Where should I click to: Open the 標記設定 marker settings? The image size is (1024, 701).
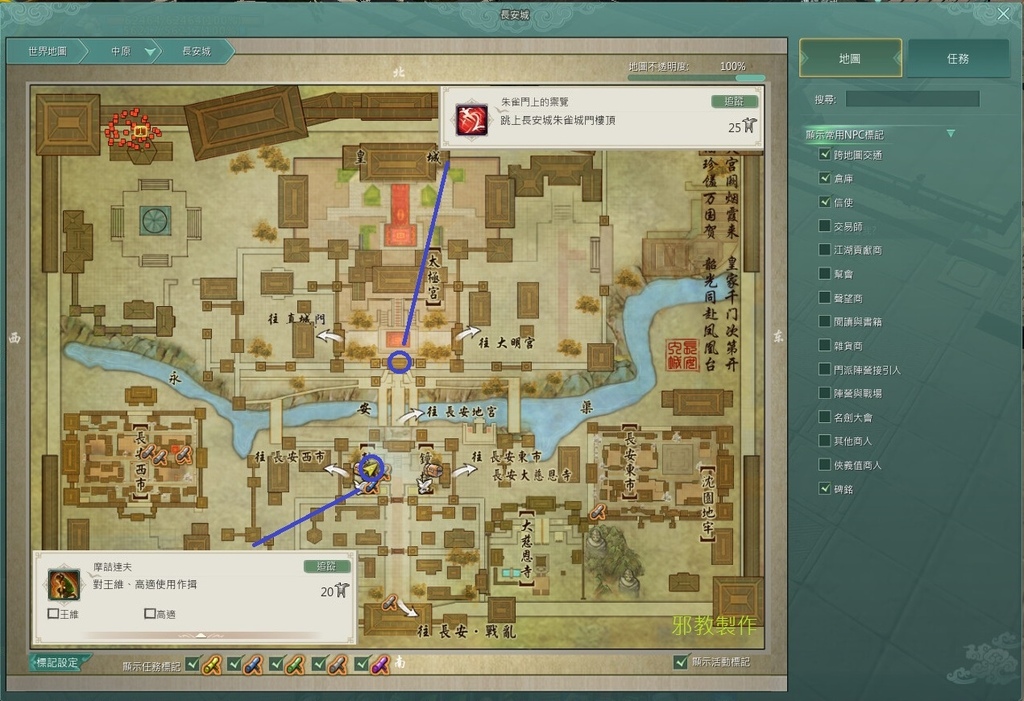point(58,662)
